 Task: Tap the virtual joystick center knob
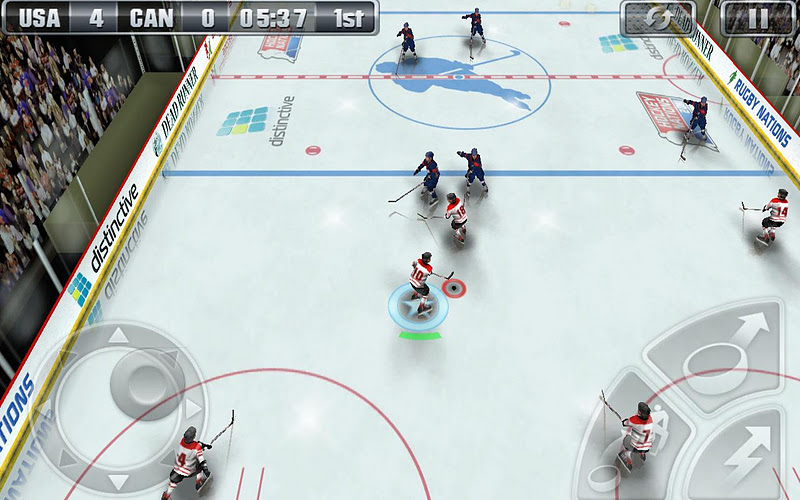click(133, 377)
